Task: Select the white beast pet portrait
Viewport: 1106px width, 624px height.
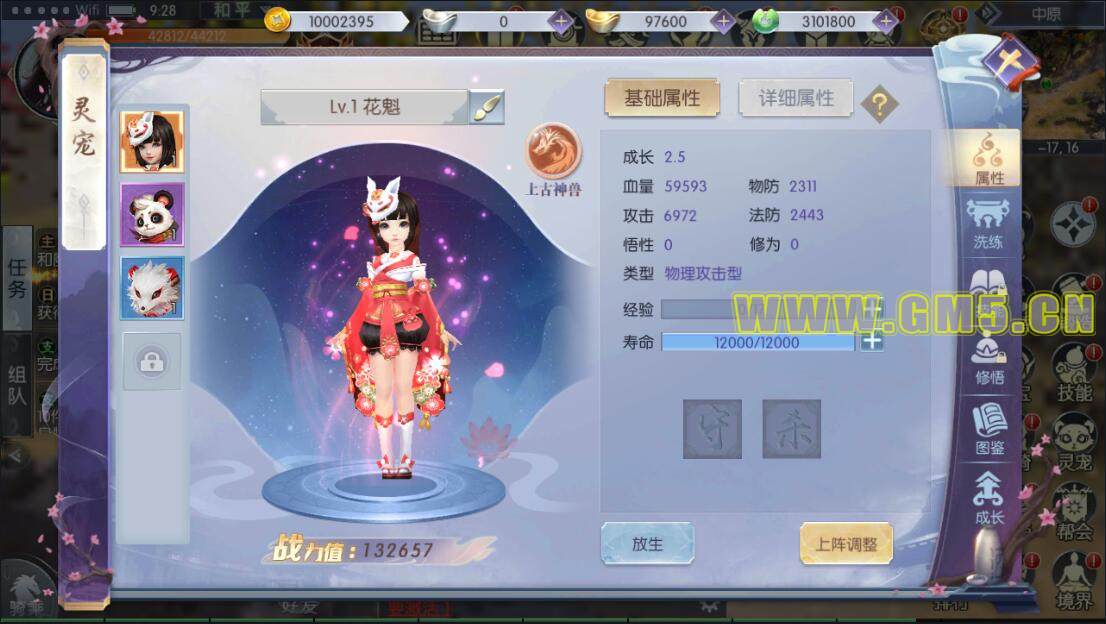Action: click(x=152, y=288)
